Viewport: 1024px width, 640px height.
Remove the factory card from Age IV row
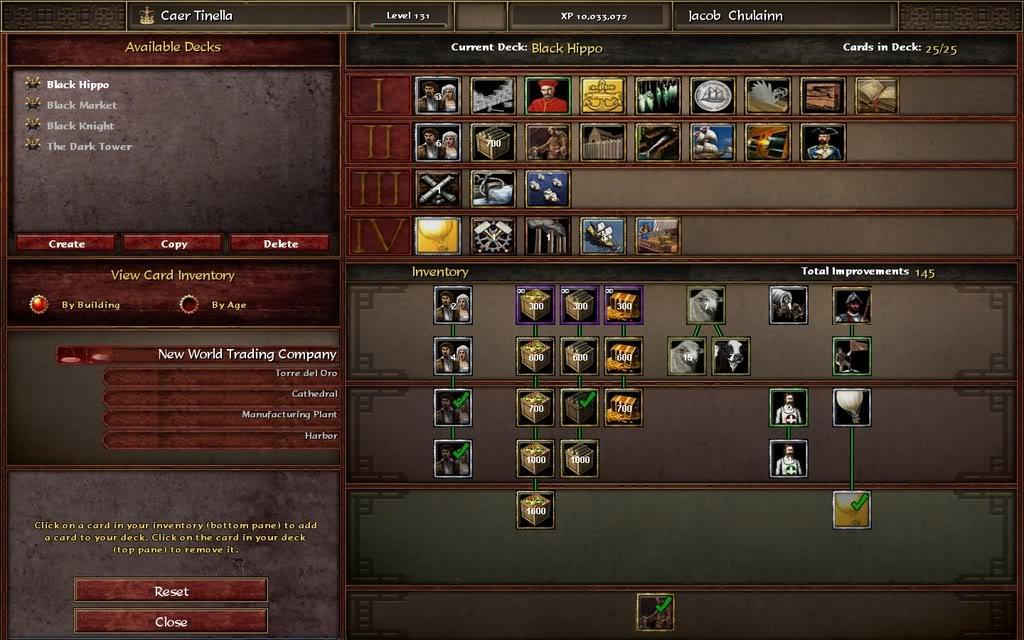[548, 236]
